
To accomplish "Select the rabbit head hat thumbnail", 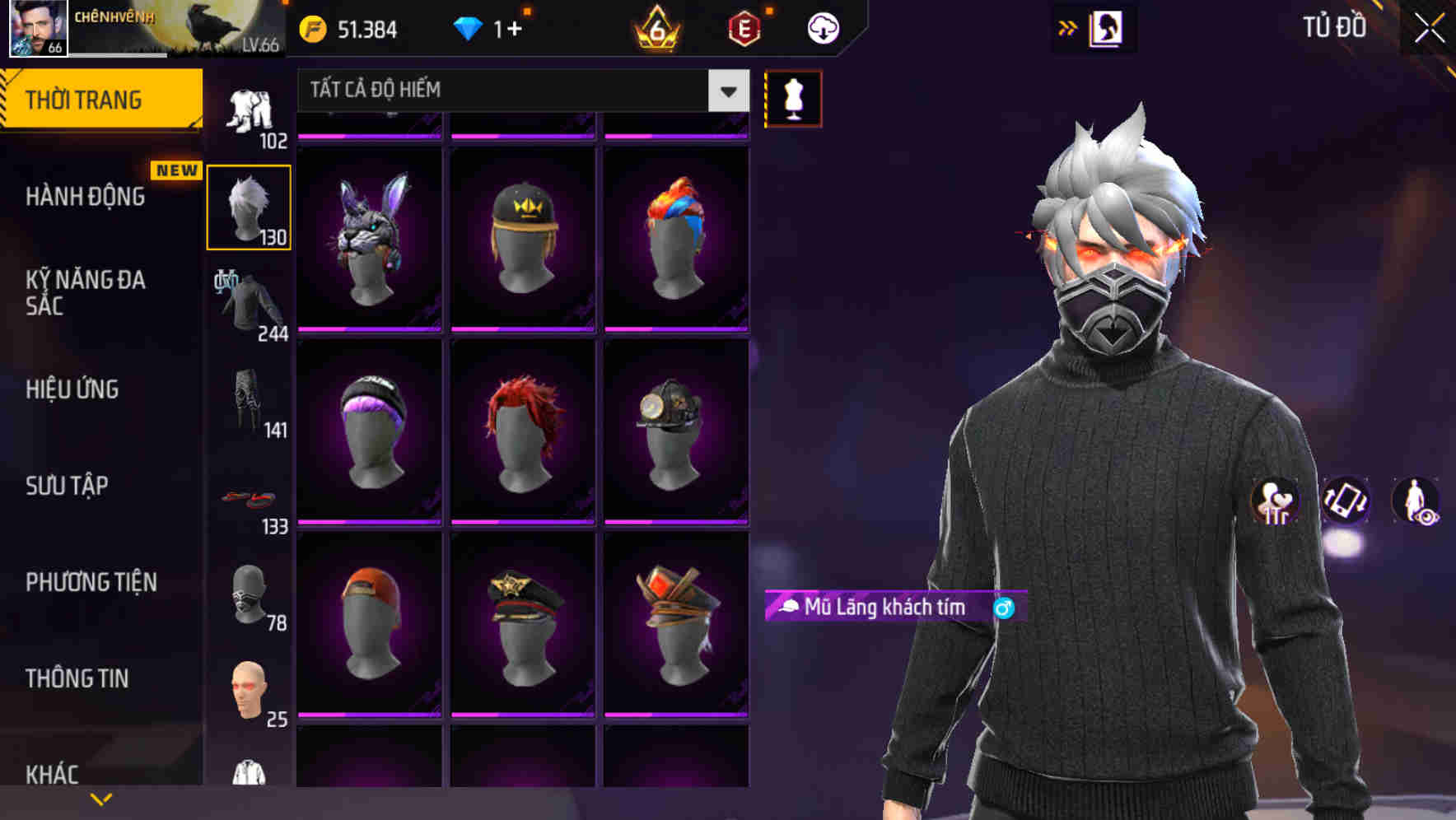I will (369, 239).
